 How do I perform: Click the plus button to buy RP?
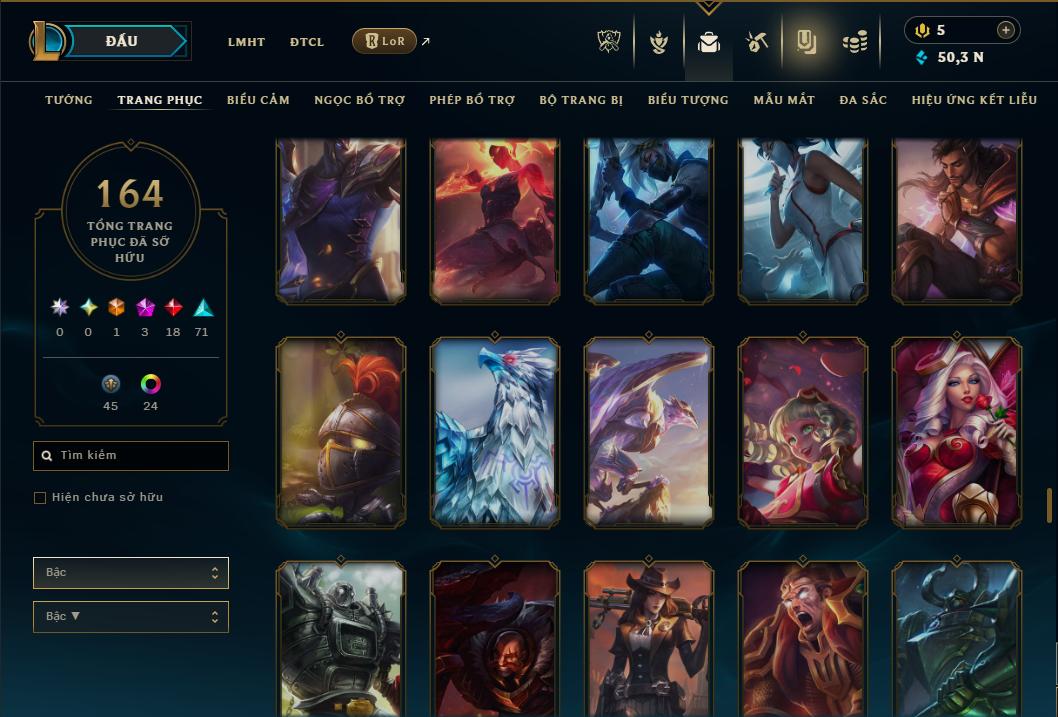click(1006, 30)
